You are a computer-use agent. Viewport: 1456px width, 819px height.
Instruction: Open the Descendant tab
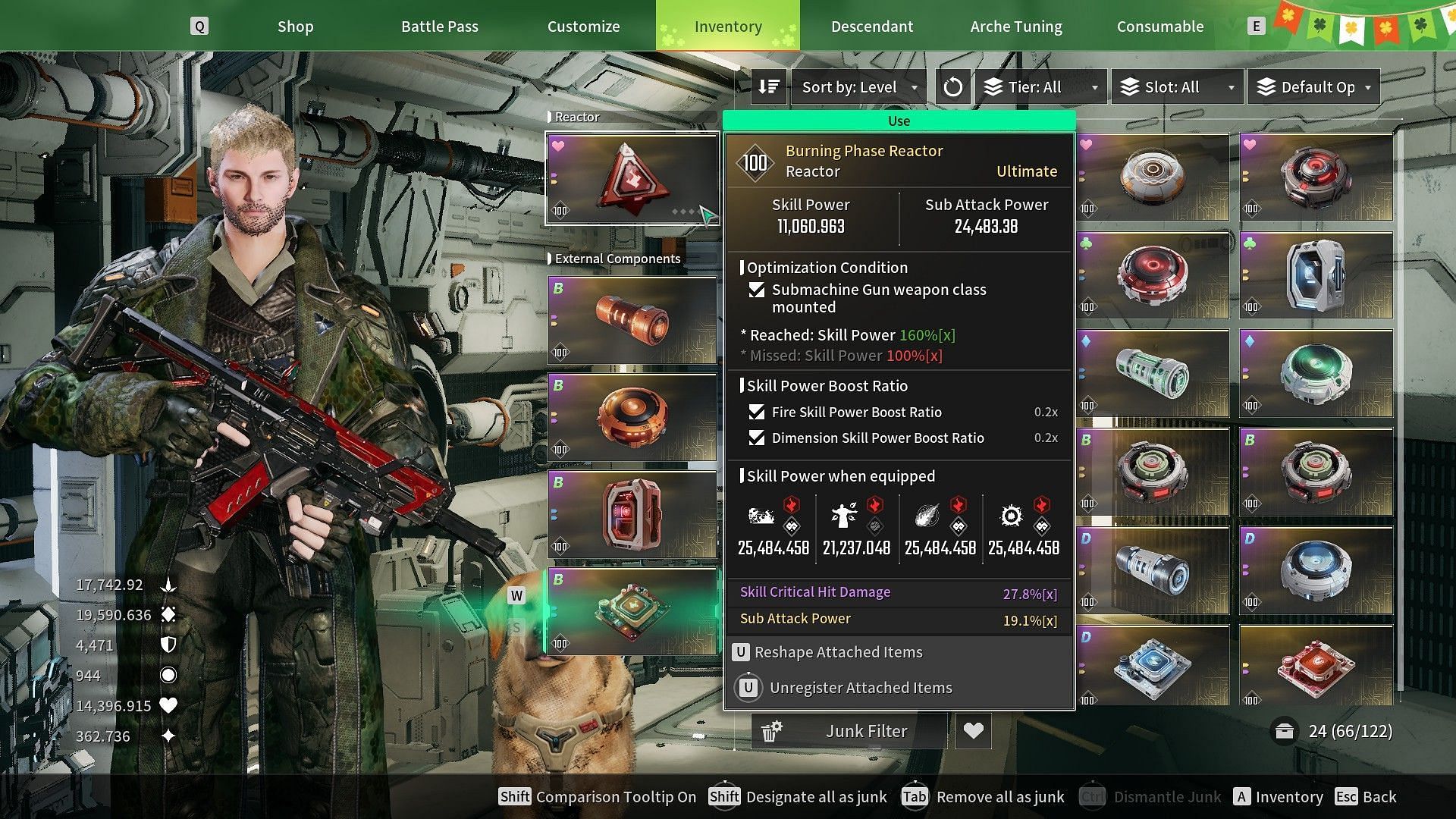click(871, 27)
